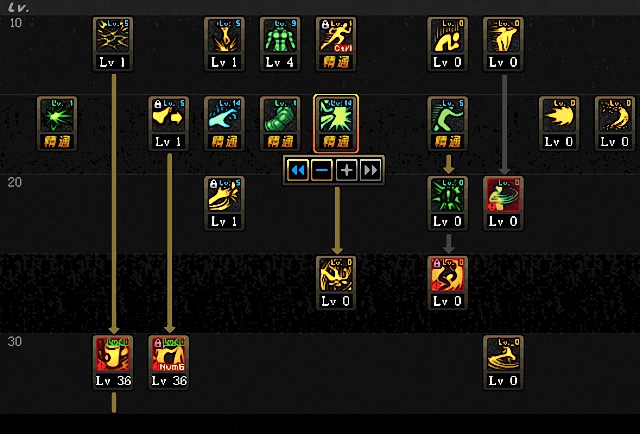Select the green muscular body skill Lv 4
The height and width of the screenshot is (434, 640).
(x=280, y=36)
